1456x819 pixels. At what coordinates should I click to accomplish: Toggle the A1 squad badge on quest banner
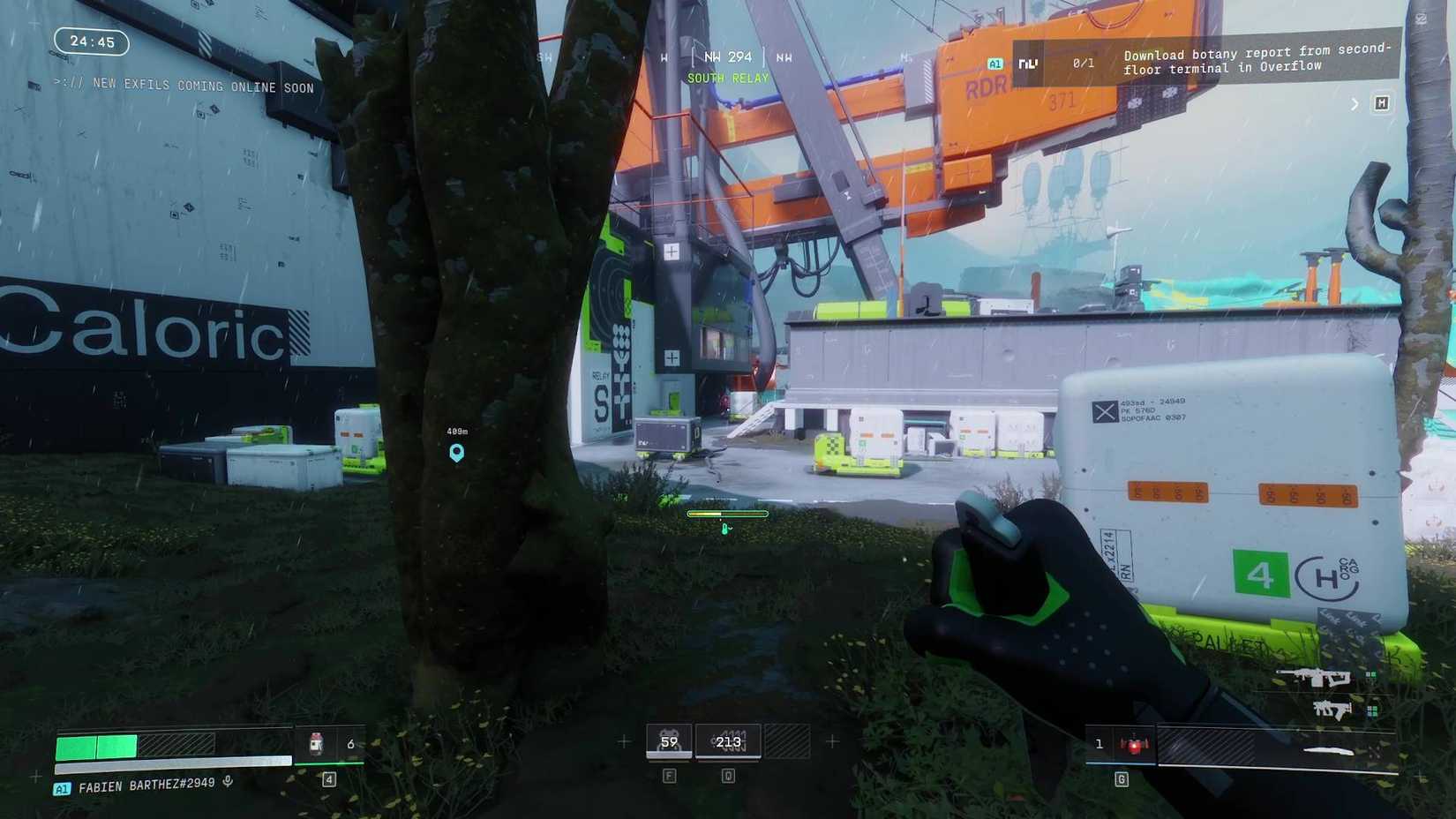pos(996,63)
